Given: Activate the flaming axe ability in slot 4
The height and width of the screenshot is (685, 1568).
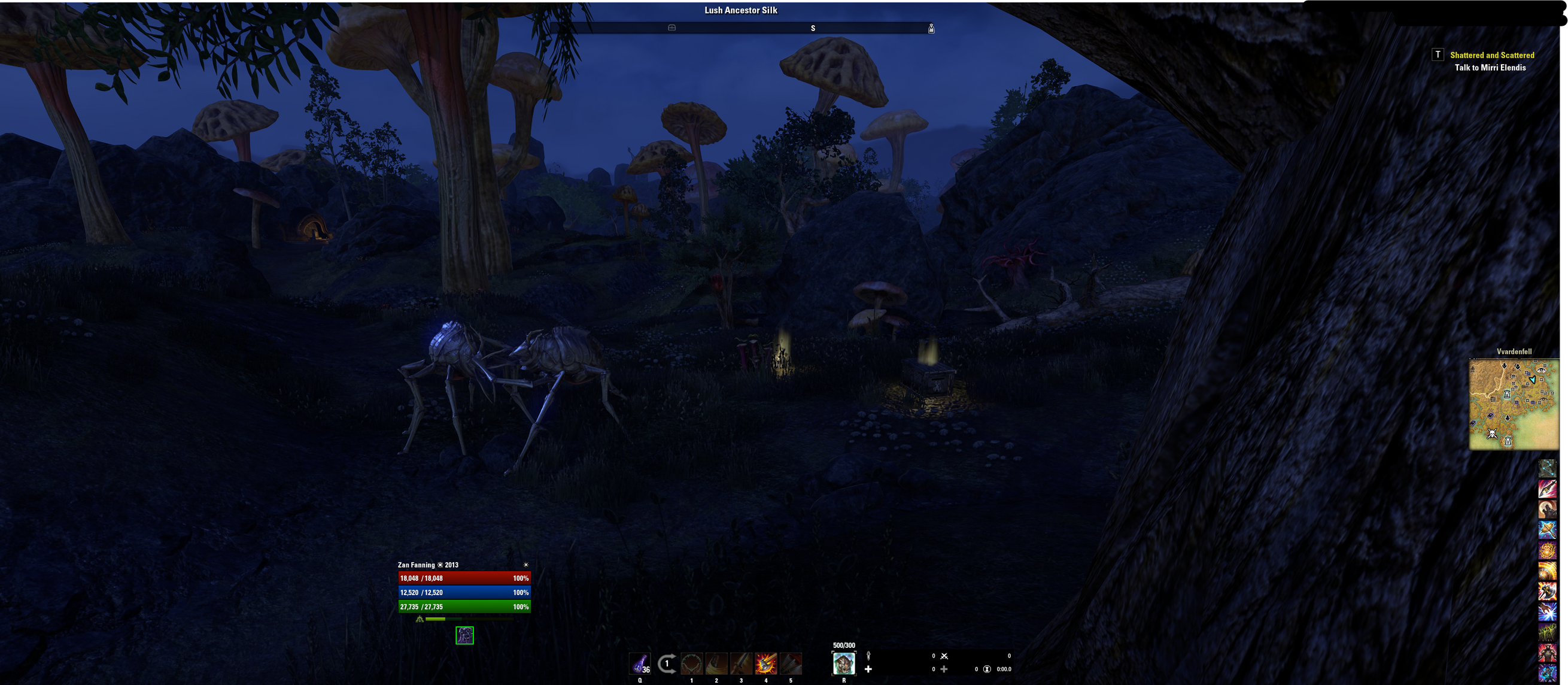Looking at the screenshot, I should (x=765, y=663).
